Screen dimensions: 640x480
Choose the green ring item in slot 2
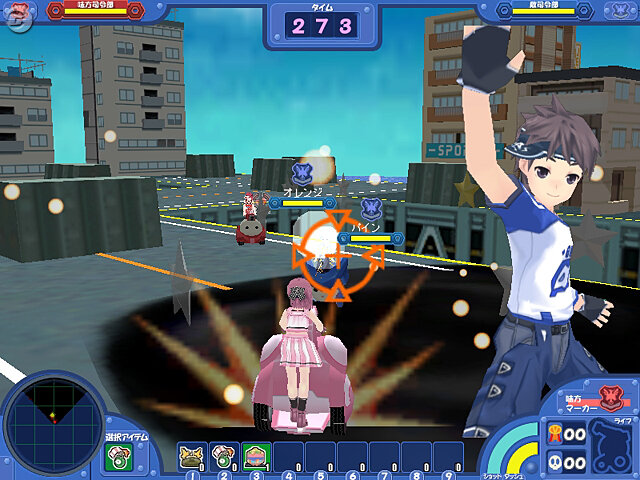(x=223, y=456)
